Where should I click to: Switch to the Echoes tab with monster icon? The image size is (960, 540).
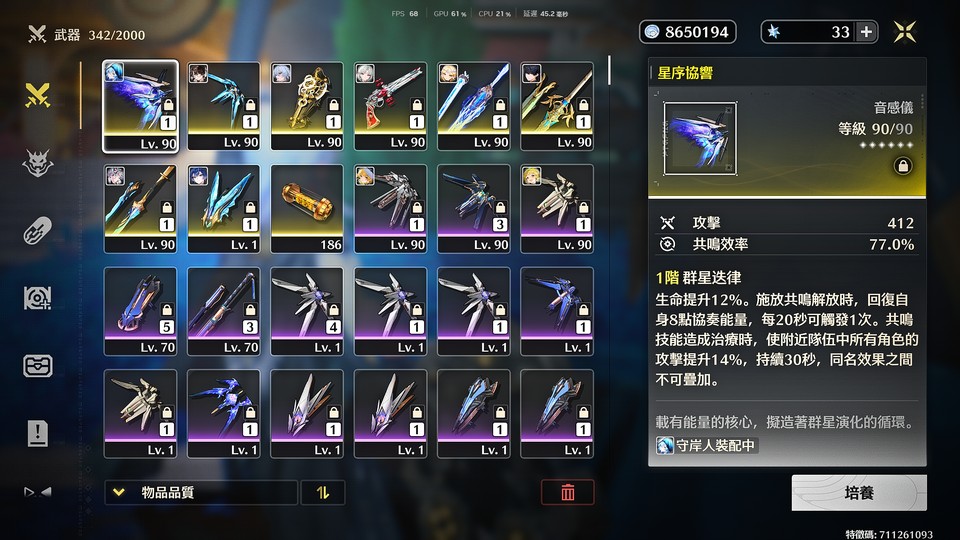[x=38, y=163]
